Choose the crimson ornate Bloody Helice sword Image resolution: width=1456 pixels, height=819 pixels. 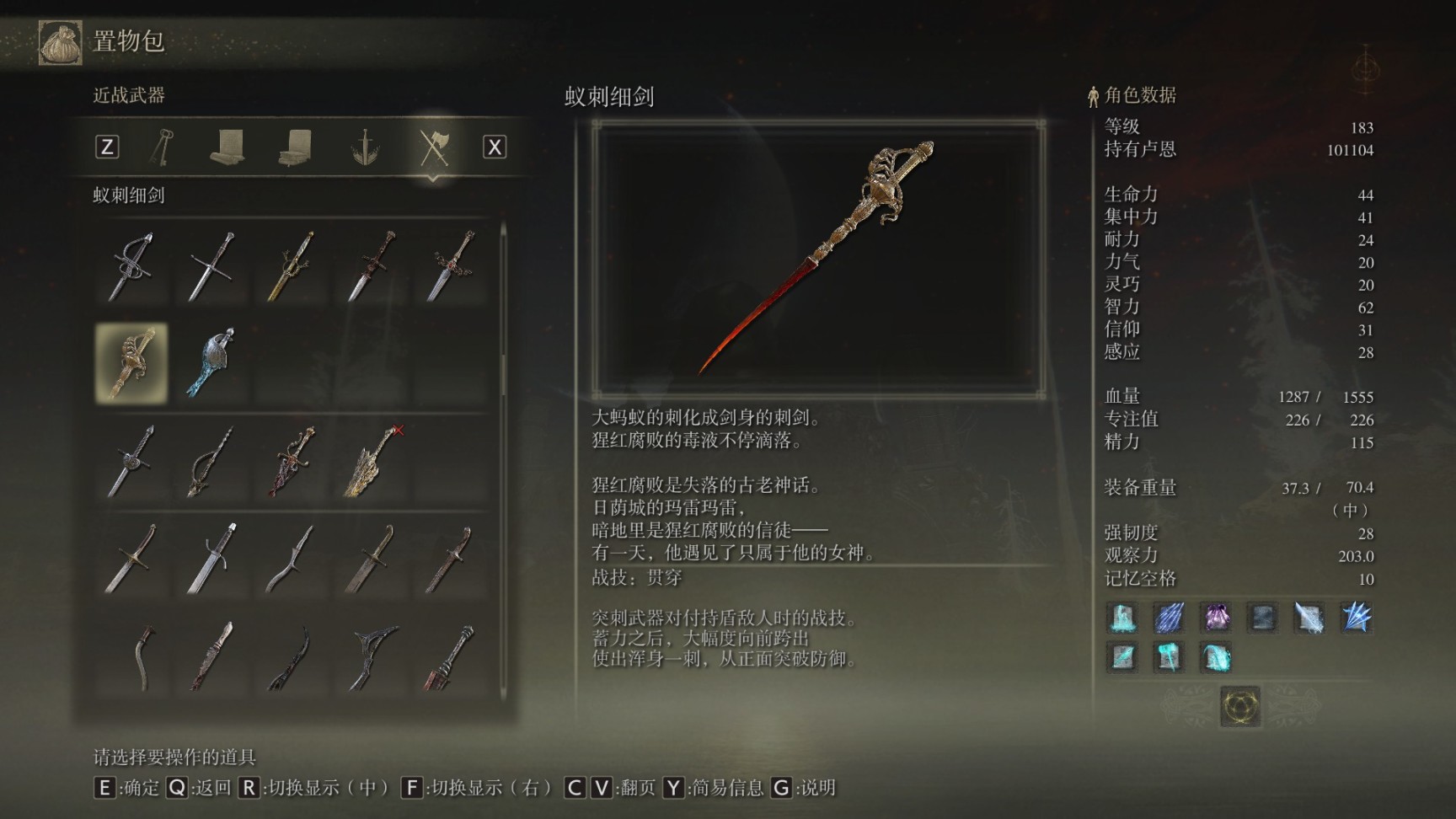[x=292, y=461]
